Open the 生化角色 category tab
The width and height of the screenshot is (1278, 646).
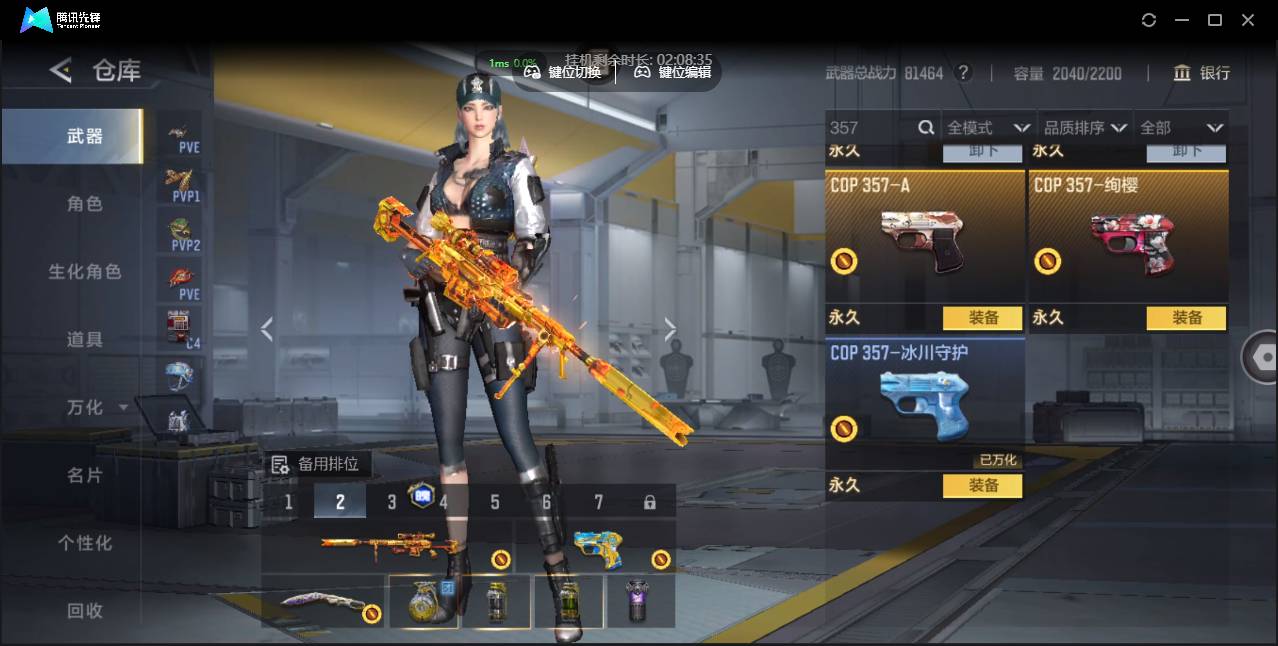pos(85,272)
